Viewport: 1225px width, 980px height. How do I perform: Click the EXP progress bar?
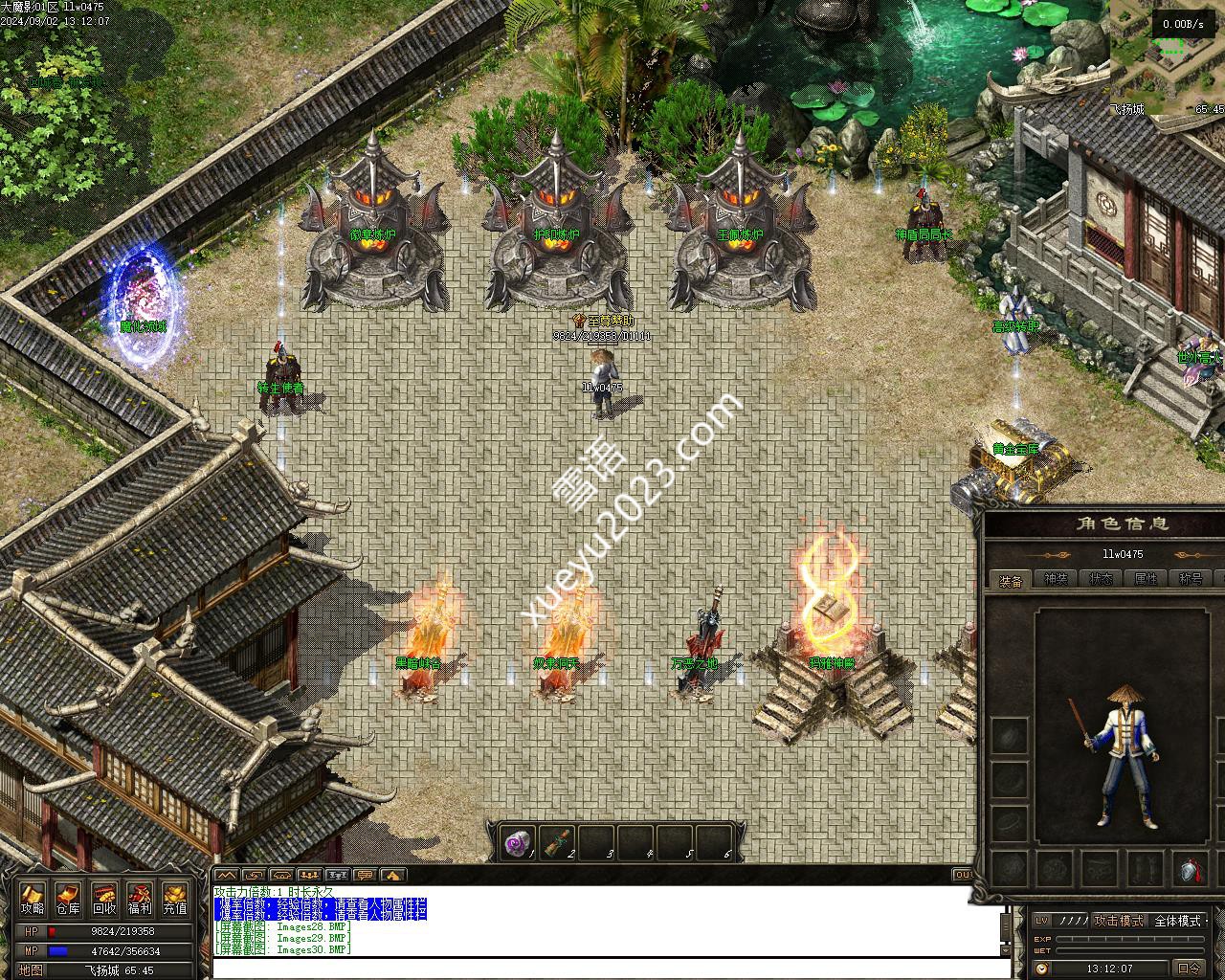coord(1129,939)
